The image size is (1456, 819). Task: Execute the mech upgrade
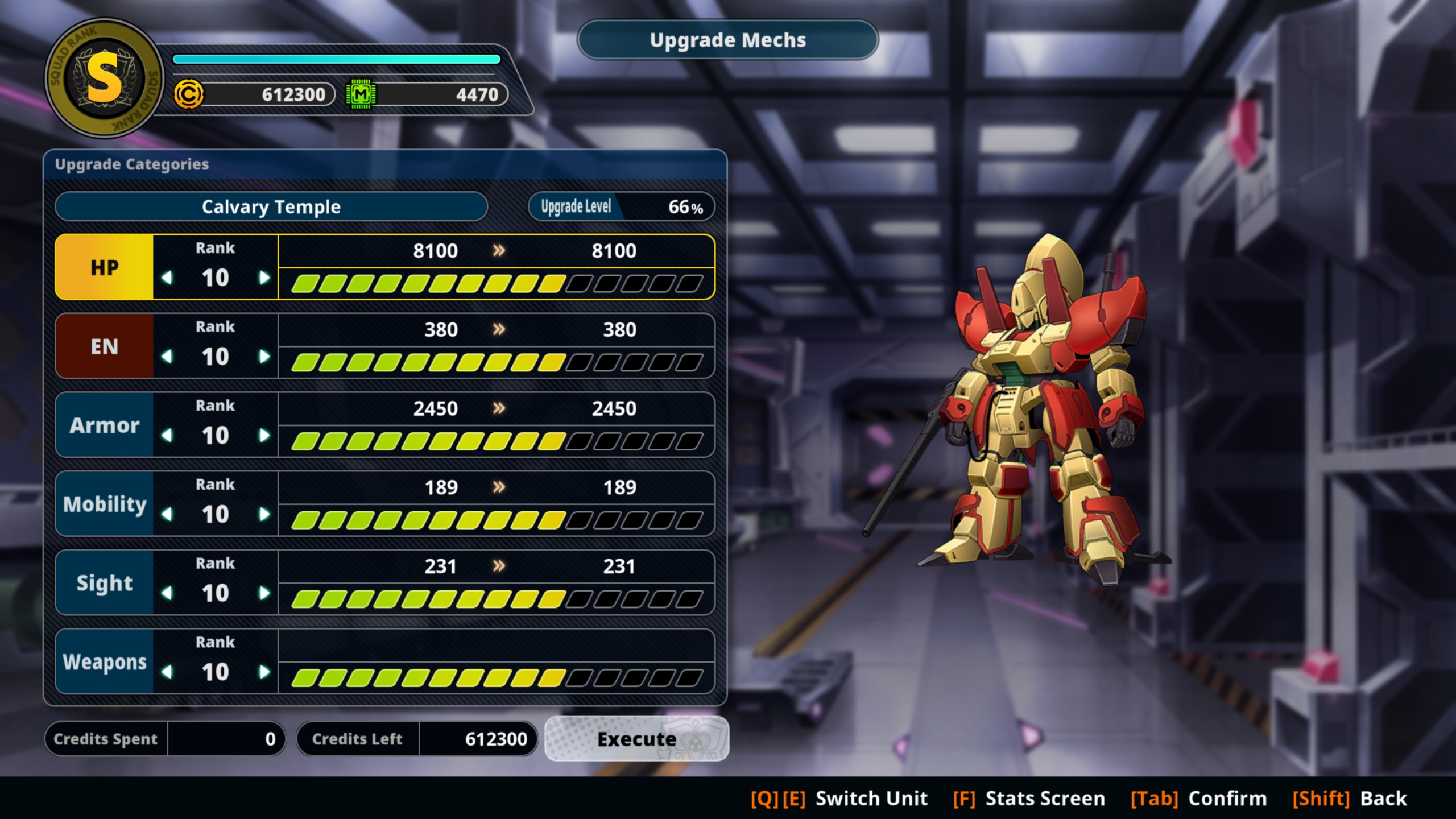636,739
